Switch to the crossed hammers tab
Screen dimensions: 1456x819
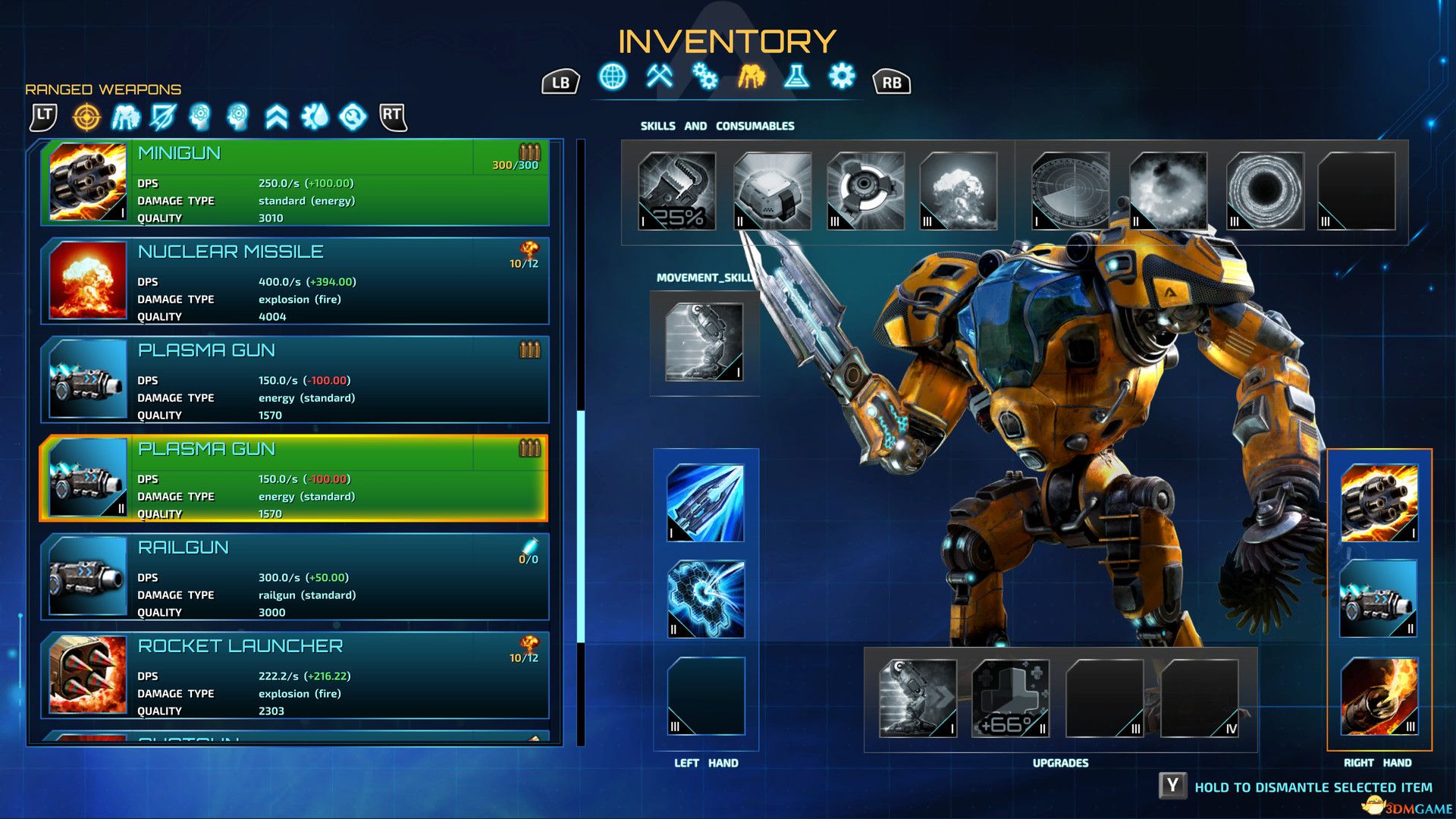click(x=660, y=77)
